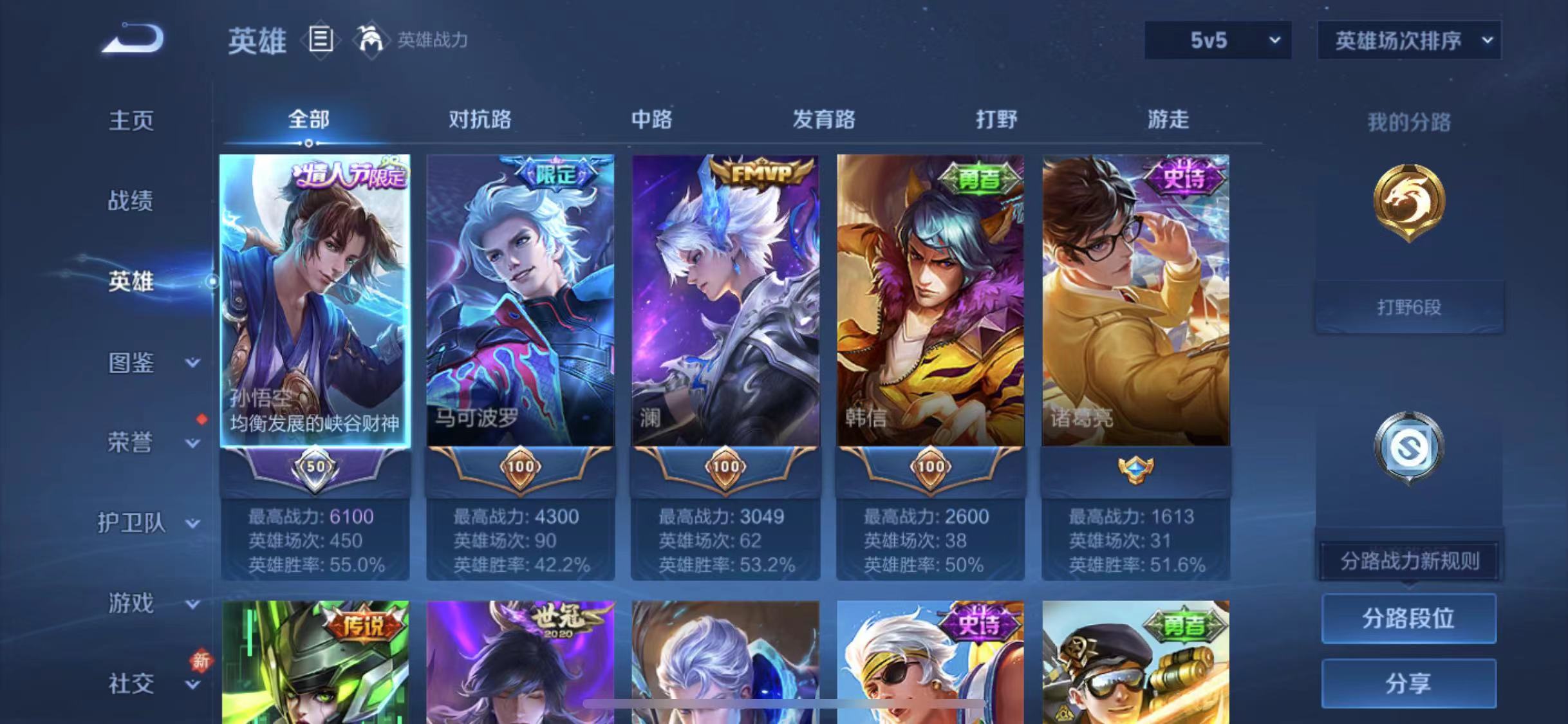Click the 分路段位 button
Screen dimensions: 1568x724
(x=1408, y=618)
